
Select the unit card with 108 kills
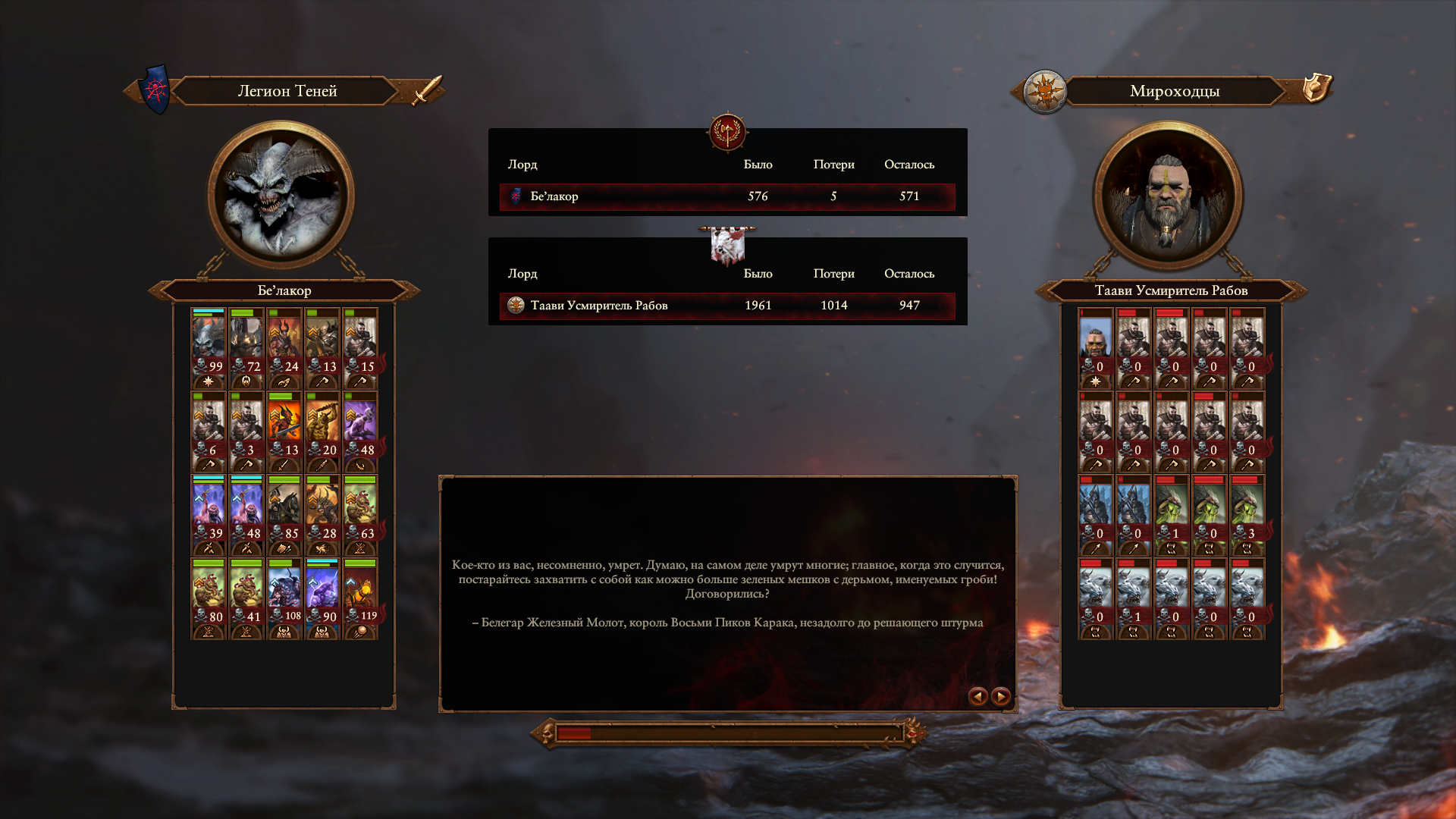284,598
